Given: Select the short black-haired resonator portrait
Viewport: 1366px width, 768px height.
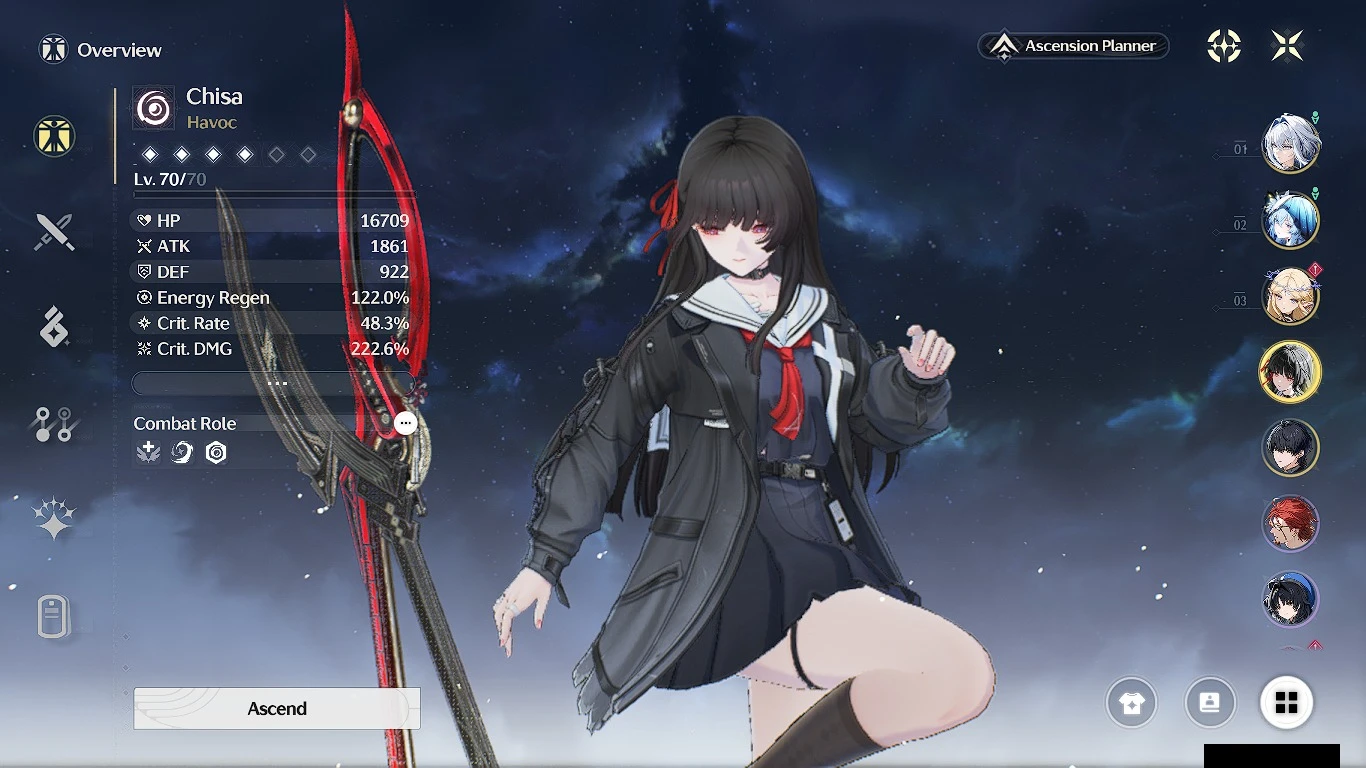Looking at the screenshot, I should (1290, 448).
